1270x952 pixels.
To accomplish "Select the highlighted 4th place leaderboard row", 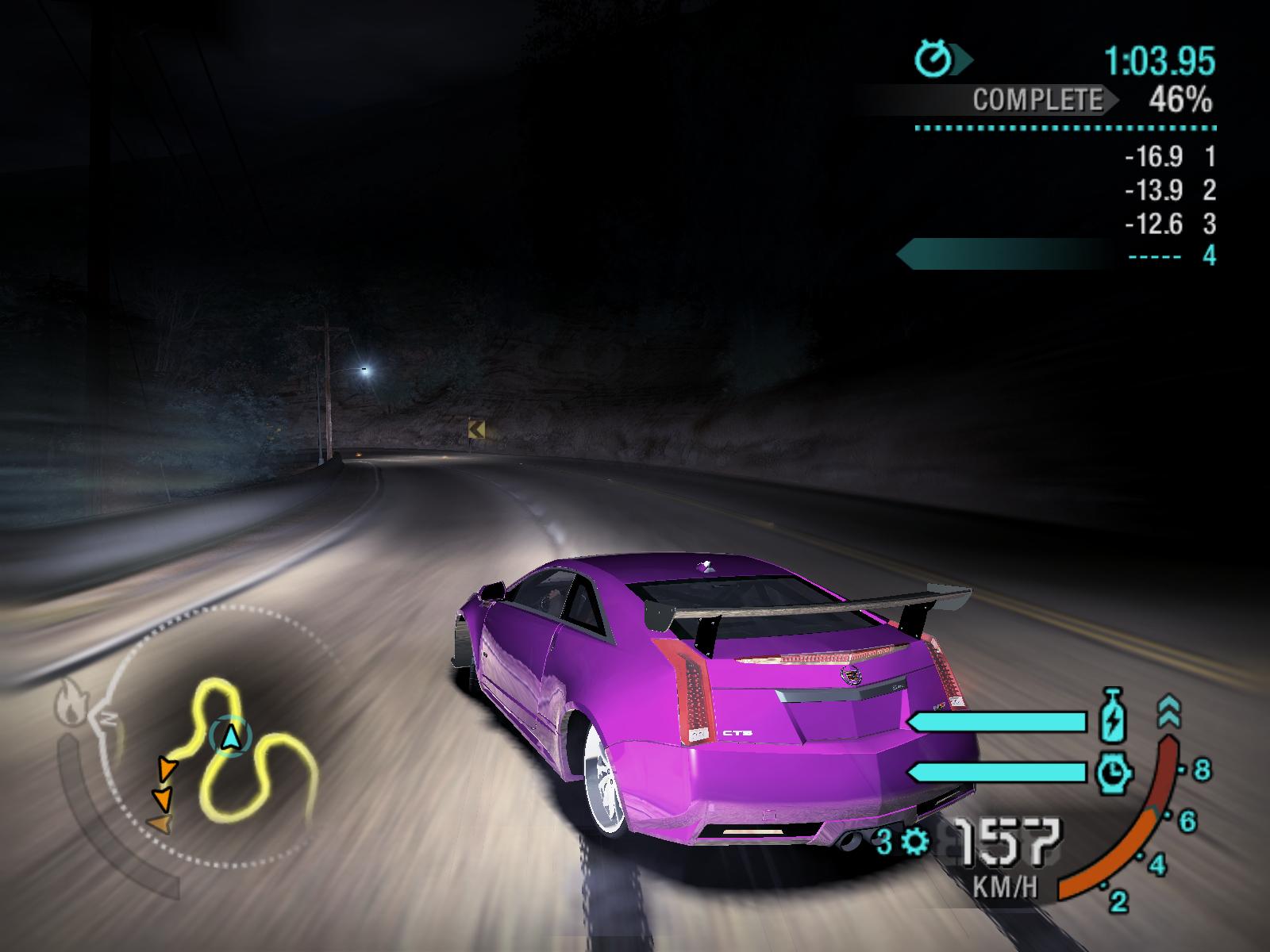I will point(1056,255).
